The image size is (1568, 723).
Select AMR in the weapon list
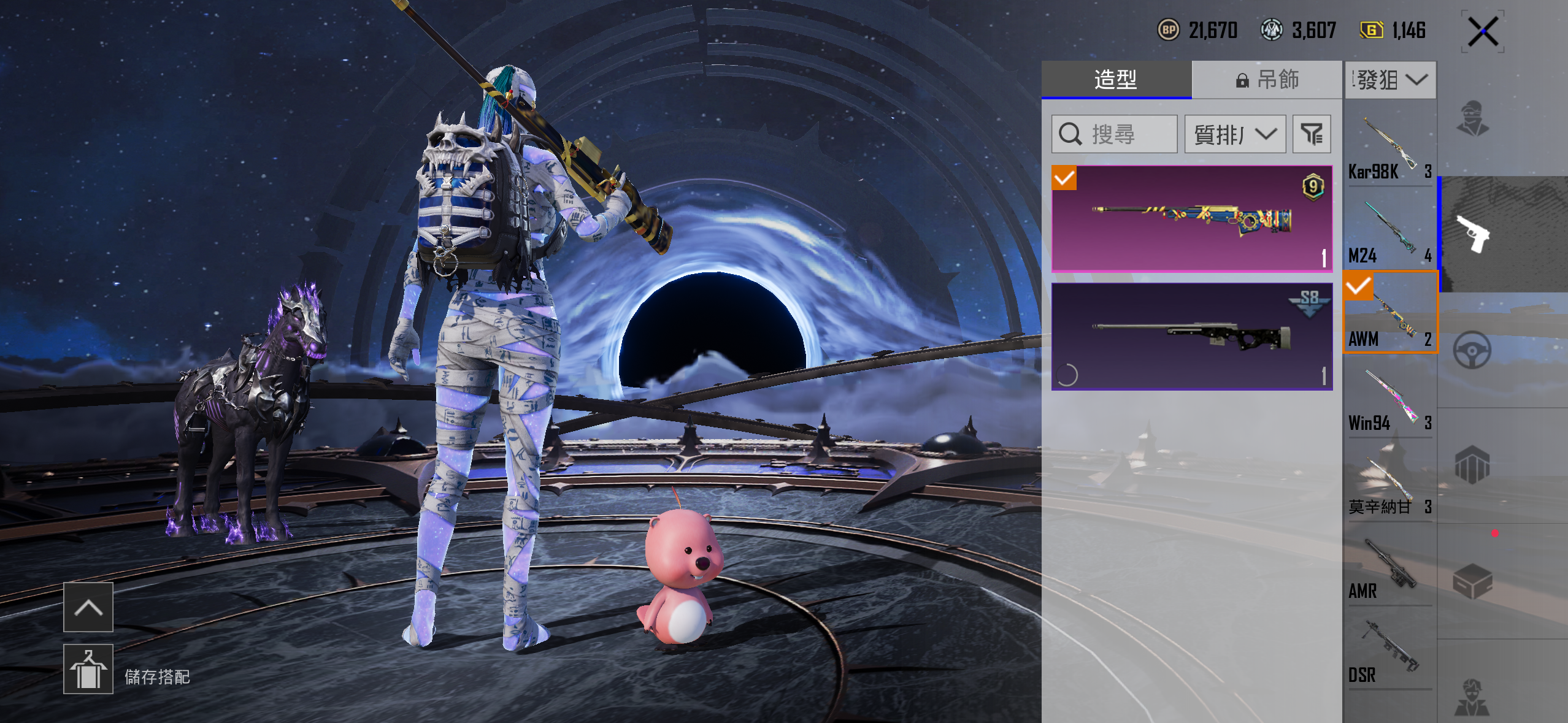tap(1389, 567)
